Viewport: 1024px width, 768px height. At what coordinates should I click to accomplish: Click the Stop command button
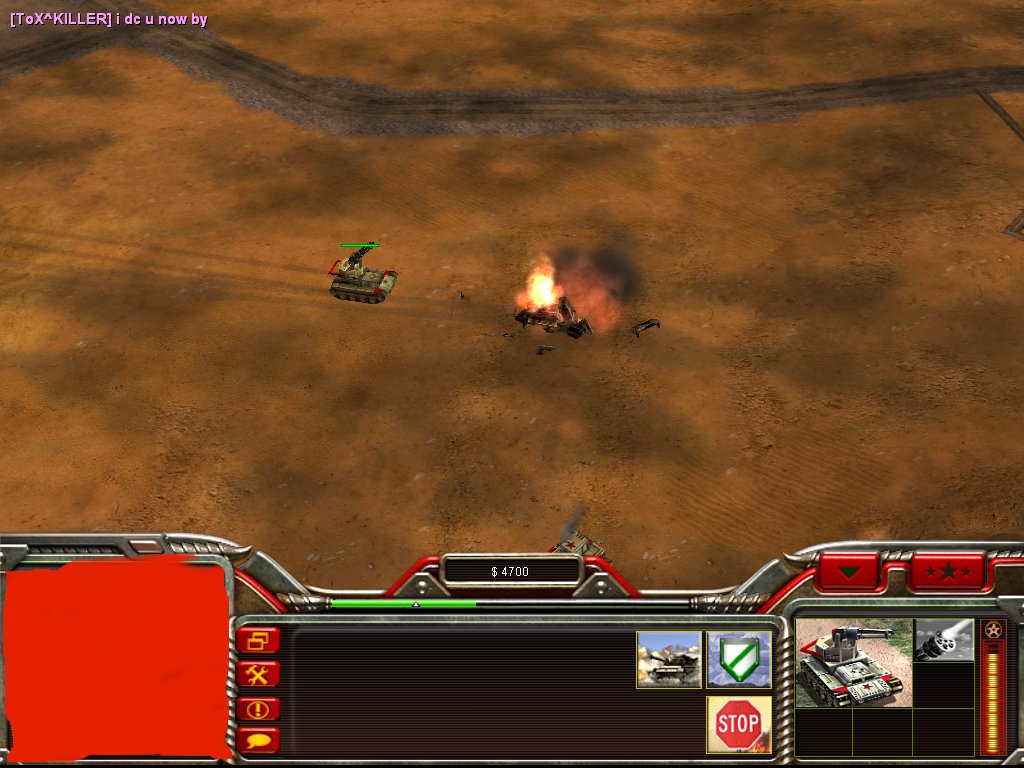point(739,724)
